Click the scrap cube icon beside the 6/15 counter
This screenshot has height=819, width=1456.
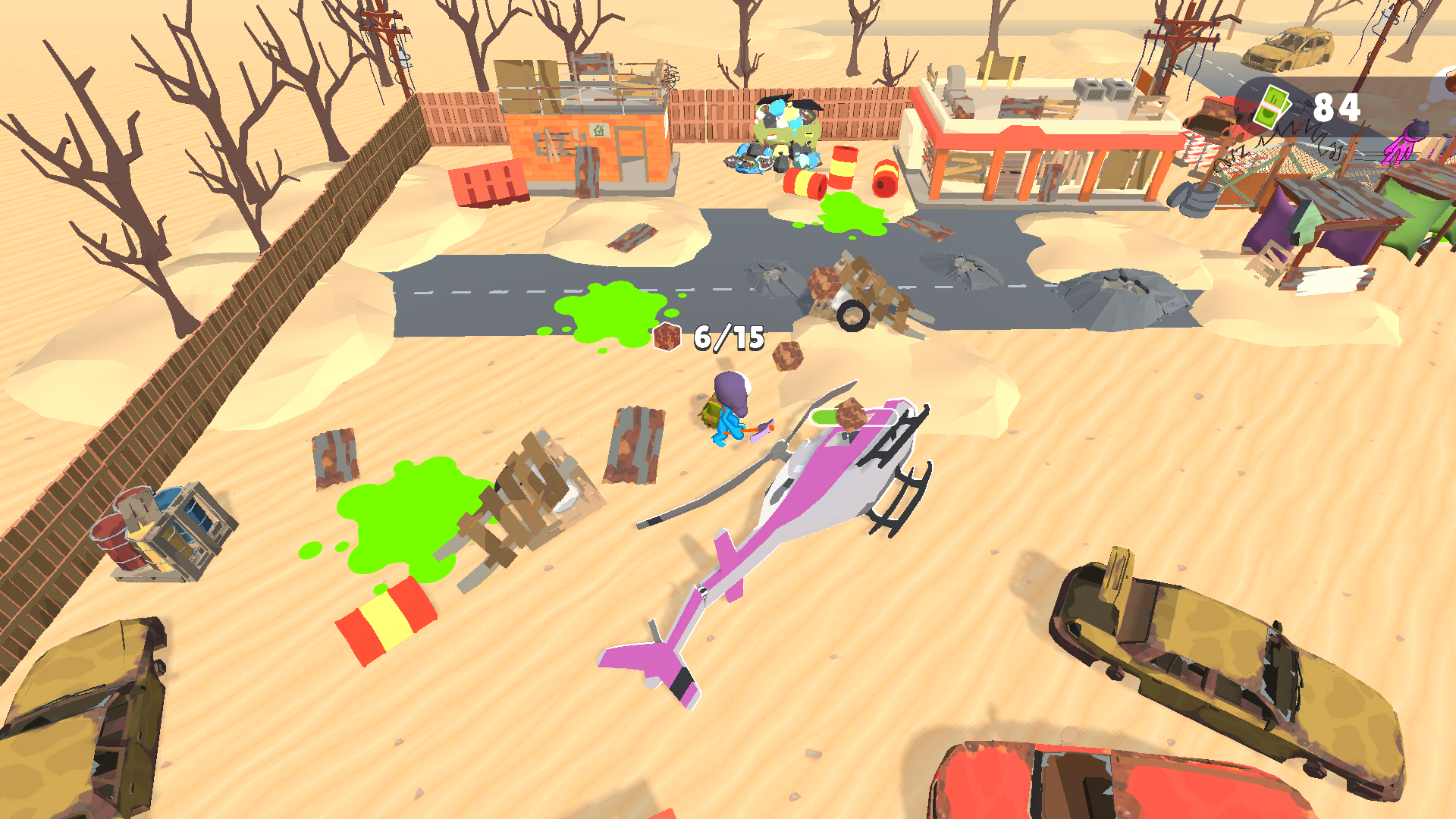coord(667,338)
